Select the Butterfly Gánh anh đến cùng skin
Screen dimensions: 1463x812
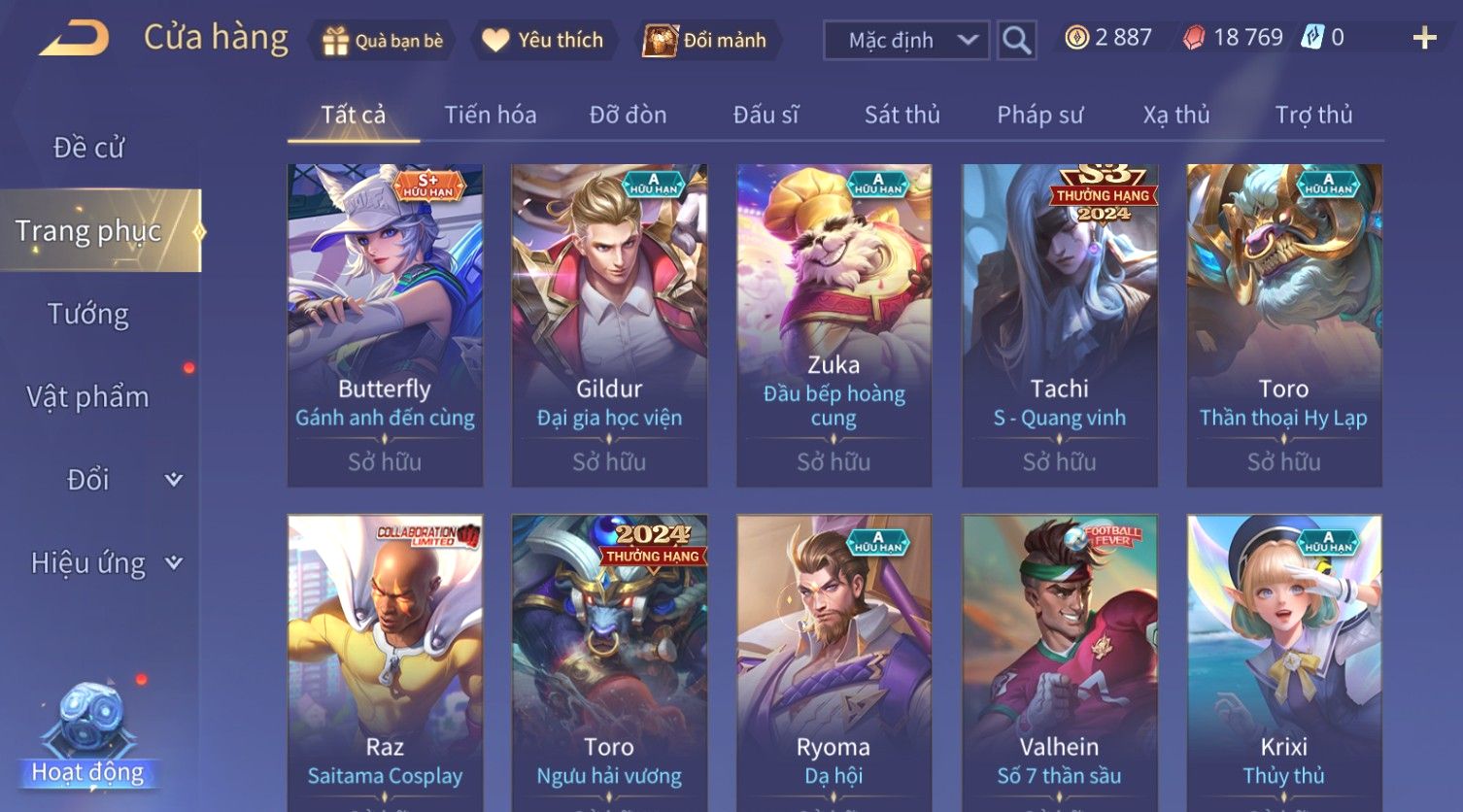pyautogui.click(x=385, y=324)
